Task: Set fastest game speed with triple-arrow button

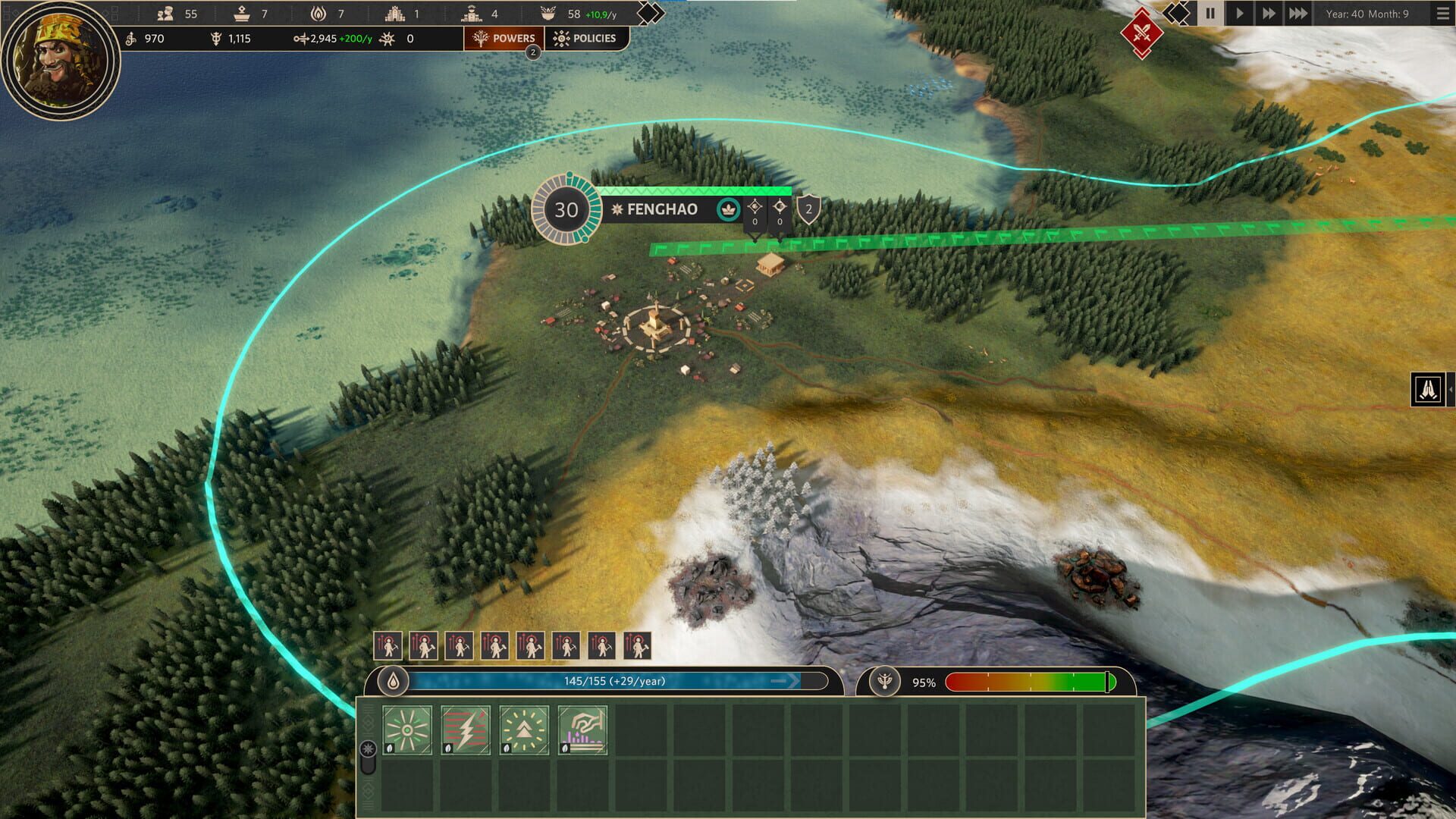Action: 1297,13
